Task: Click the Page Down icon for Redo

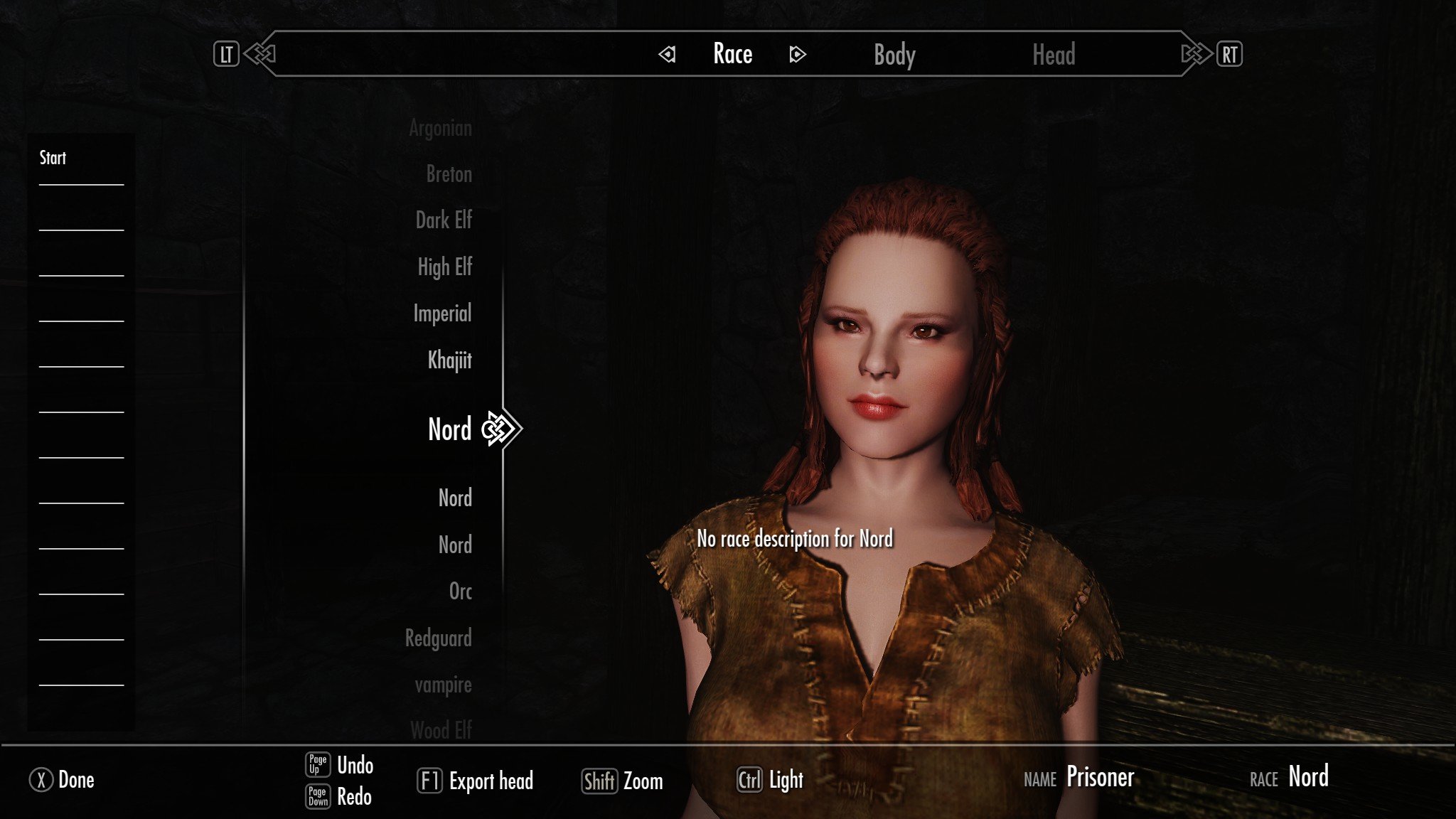Action: 319,796
